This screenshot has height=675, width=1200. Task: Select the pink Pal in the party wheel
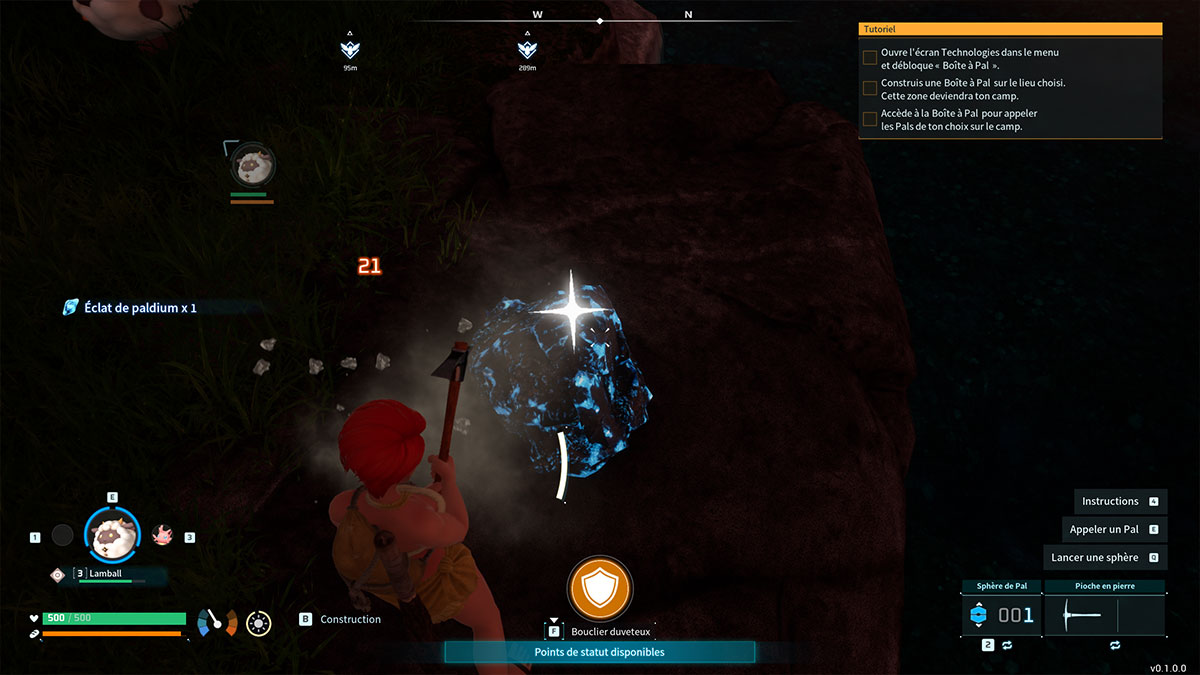(x=162, y=536)
